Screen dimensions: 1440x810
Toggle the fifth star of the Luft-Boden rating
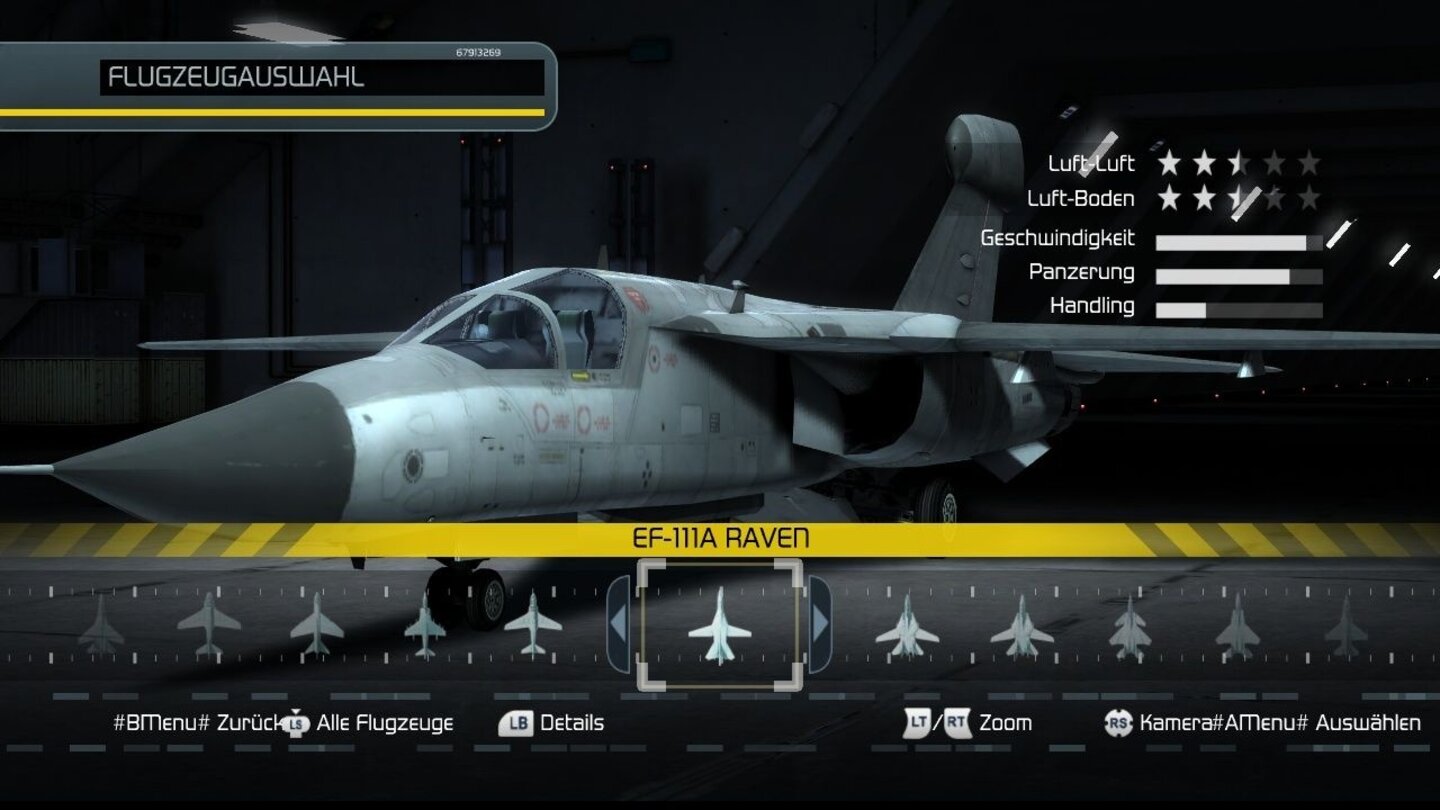coord(1310,198)
